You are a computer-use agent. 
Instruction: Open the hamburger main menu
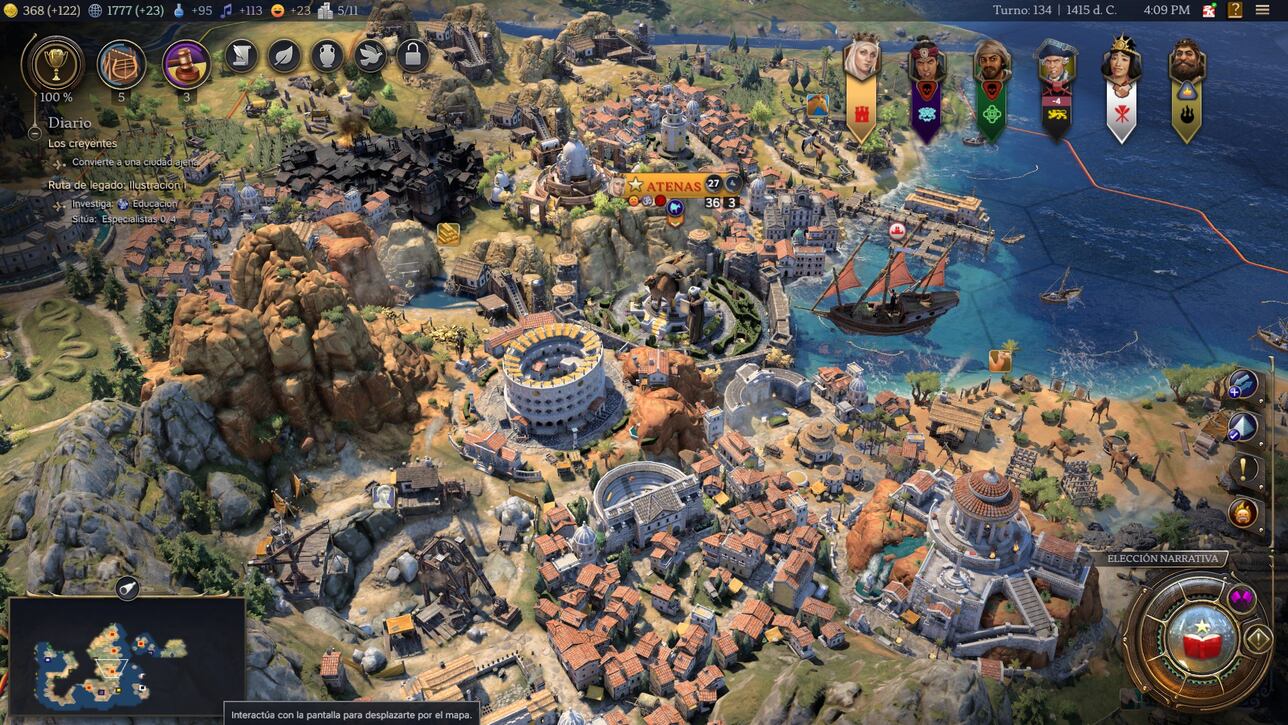(1262, 10)
